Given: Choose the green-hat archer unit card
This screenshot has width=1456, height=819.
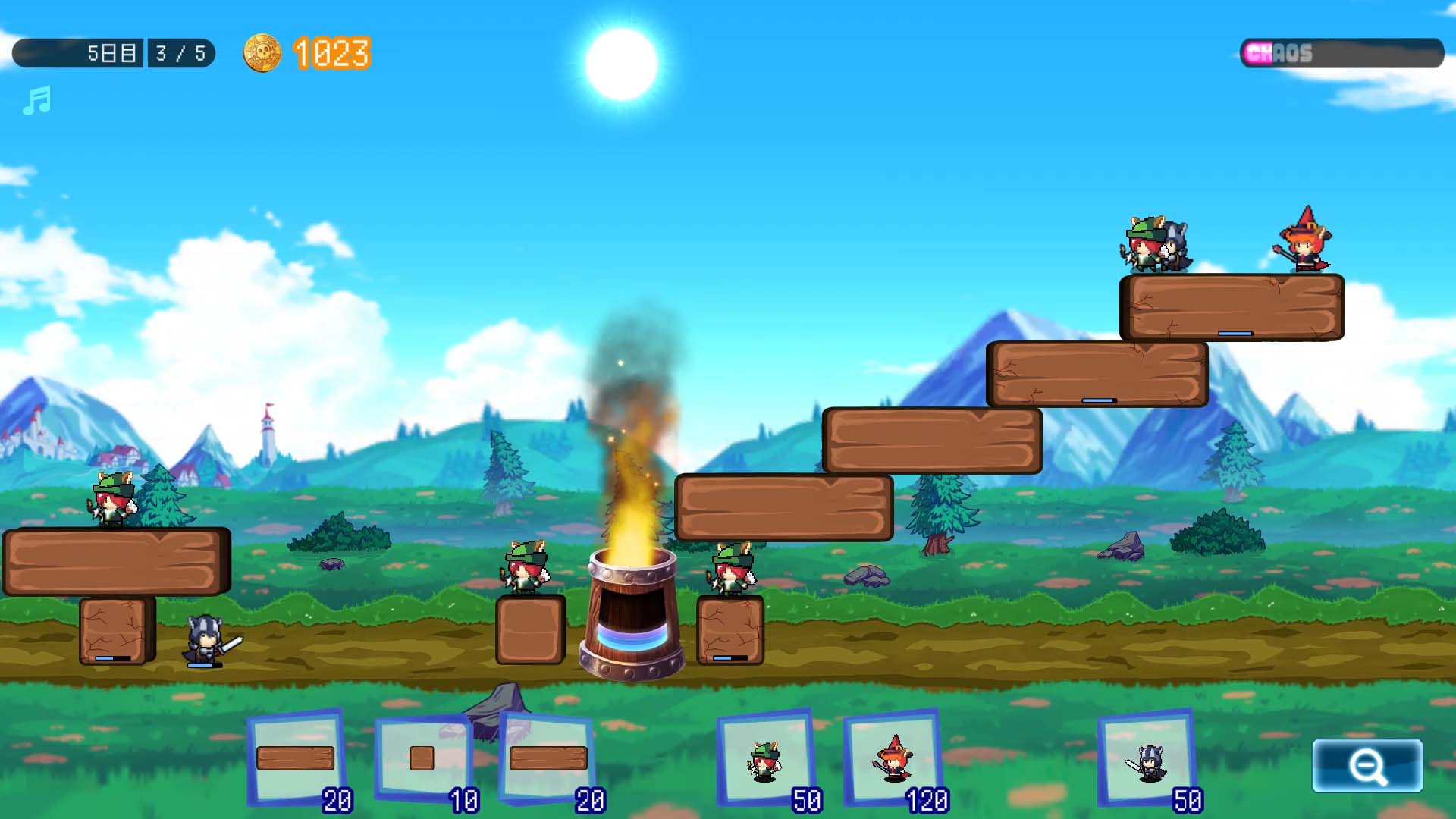Looking at the screenshot, I should coord(766,759).
